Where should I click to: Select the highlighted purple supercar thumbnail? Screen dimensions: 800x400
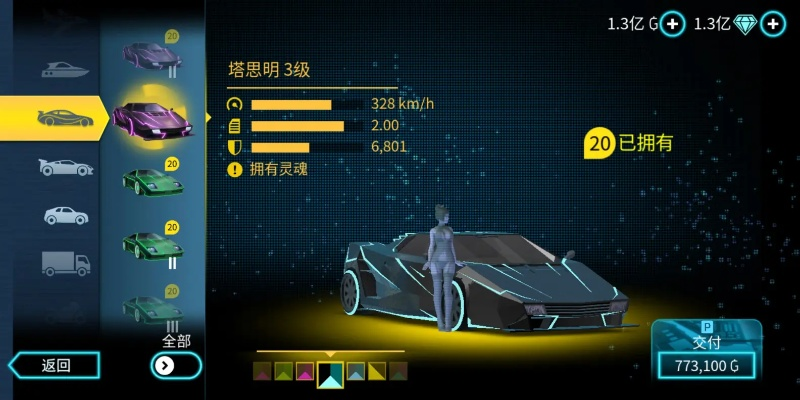[152, 118]
